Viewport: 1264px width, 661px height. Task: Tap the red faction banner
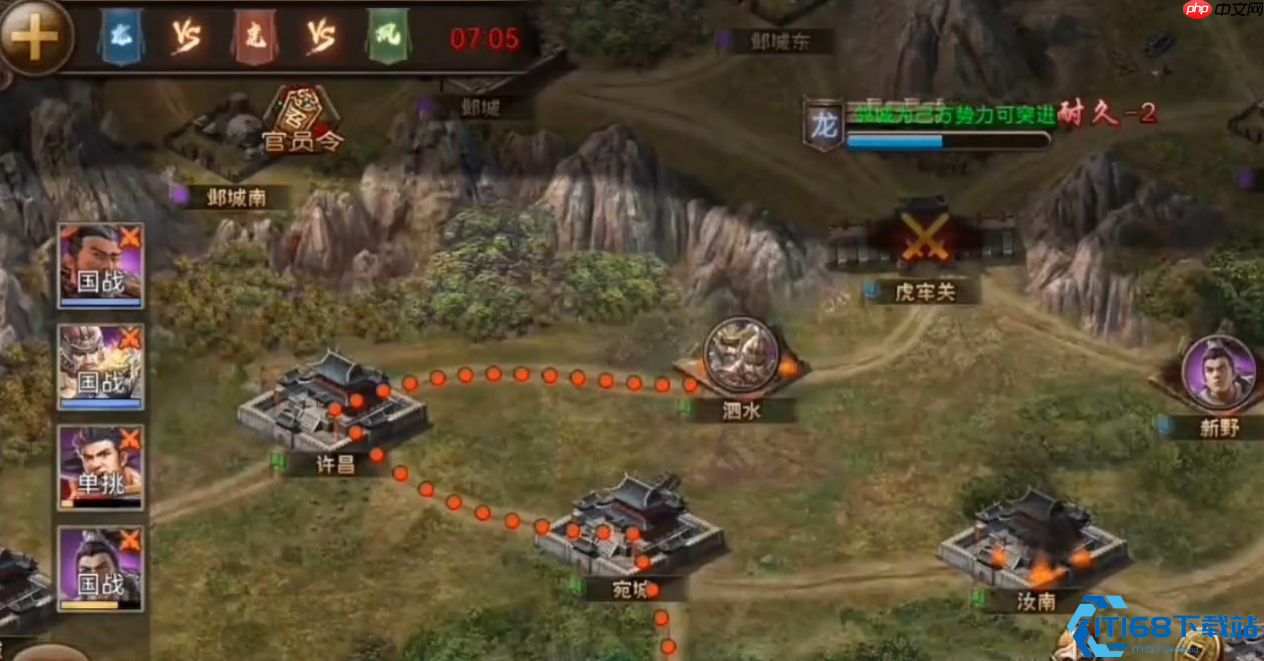[253, 37]
